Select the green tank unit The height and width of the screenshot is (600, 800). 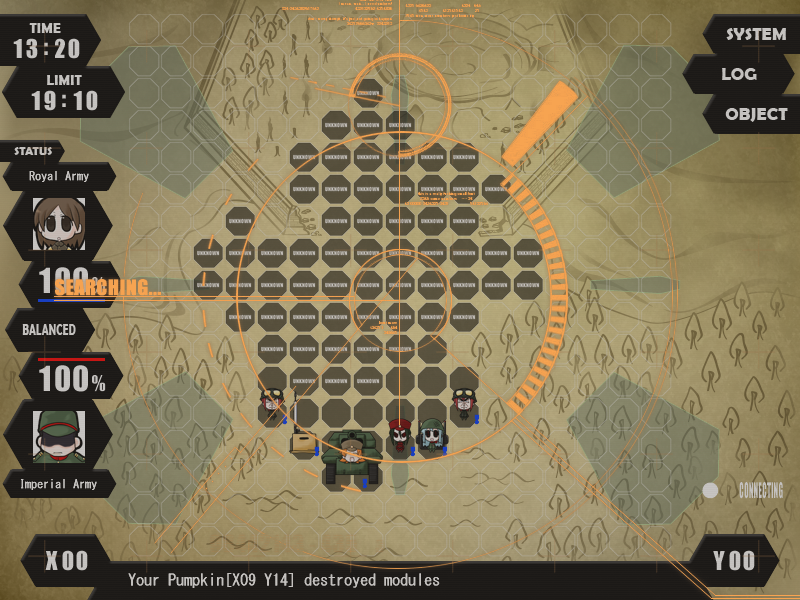click(350, 455)
